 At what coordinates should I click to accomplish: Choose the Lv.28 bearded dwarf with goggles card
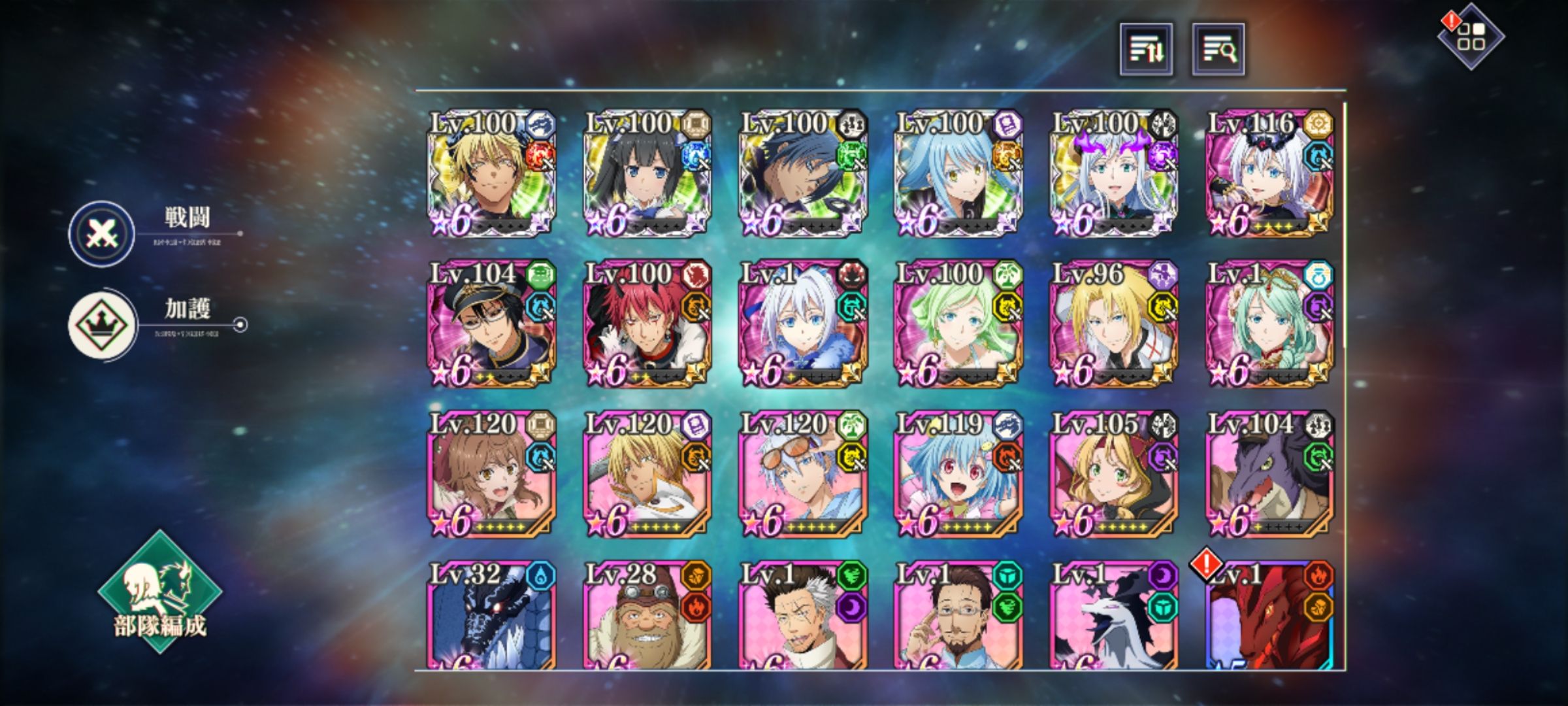[x=647, y=616]
